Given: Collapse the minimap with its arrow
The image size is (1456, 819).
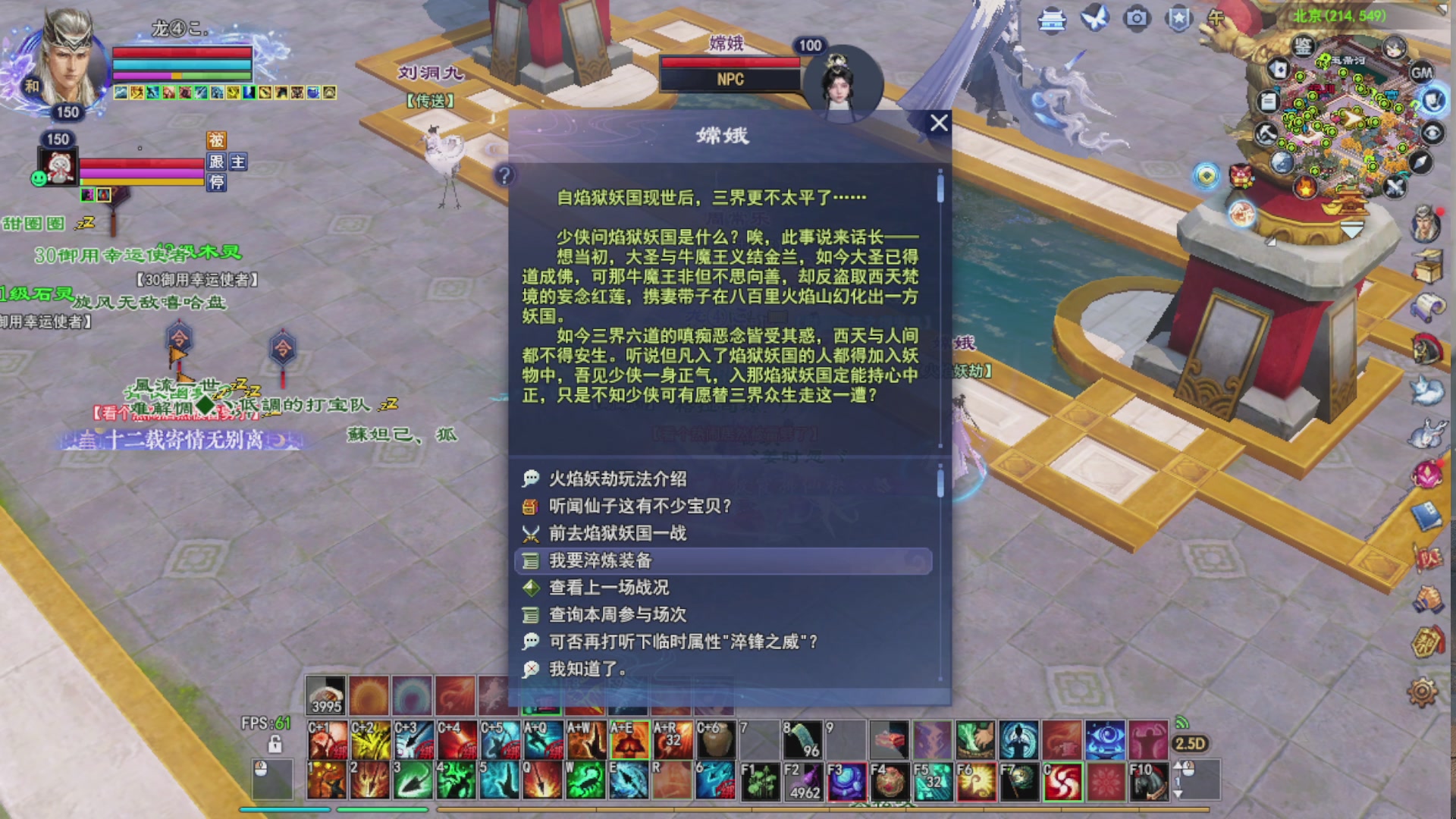Looking at the screenshot, I should pos(1351,230).
